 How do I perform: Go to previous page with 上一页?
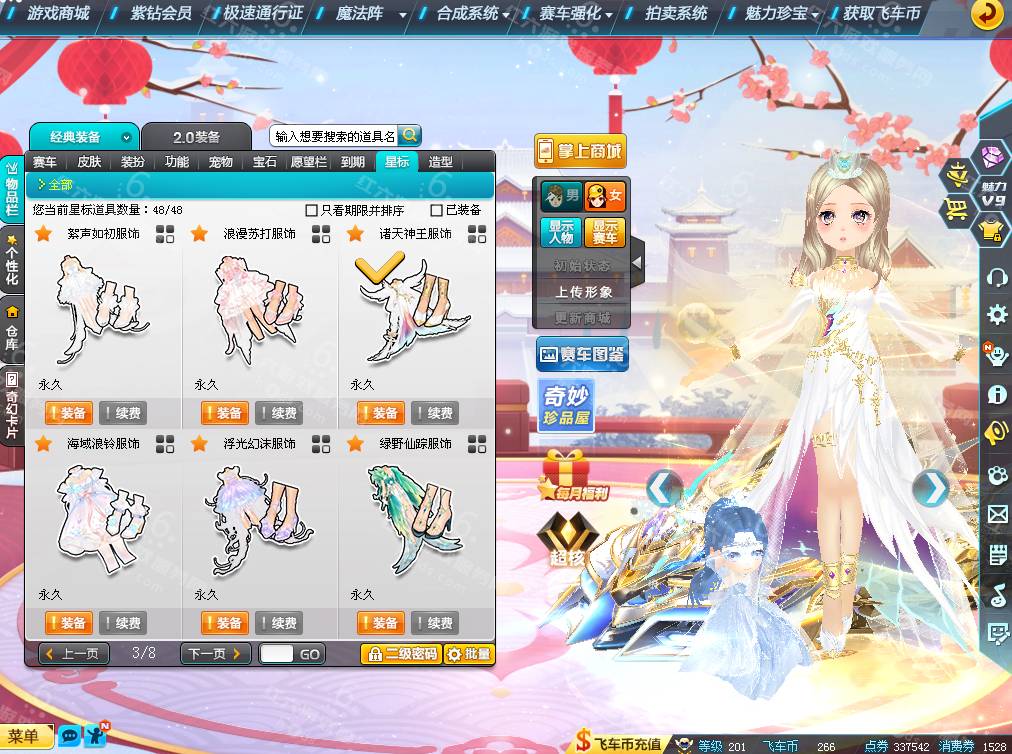click(x=73, y=654)
